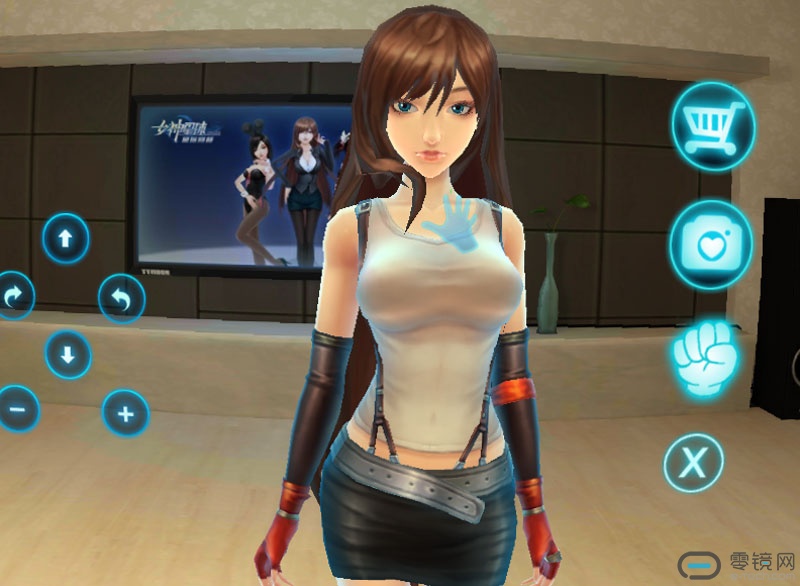
Task: Click the down arrow camera button
Action: point(68,354)
